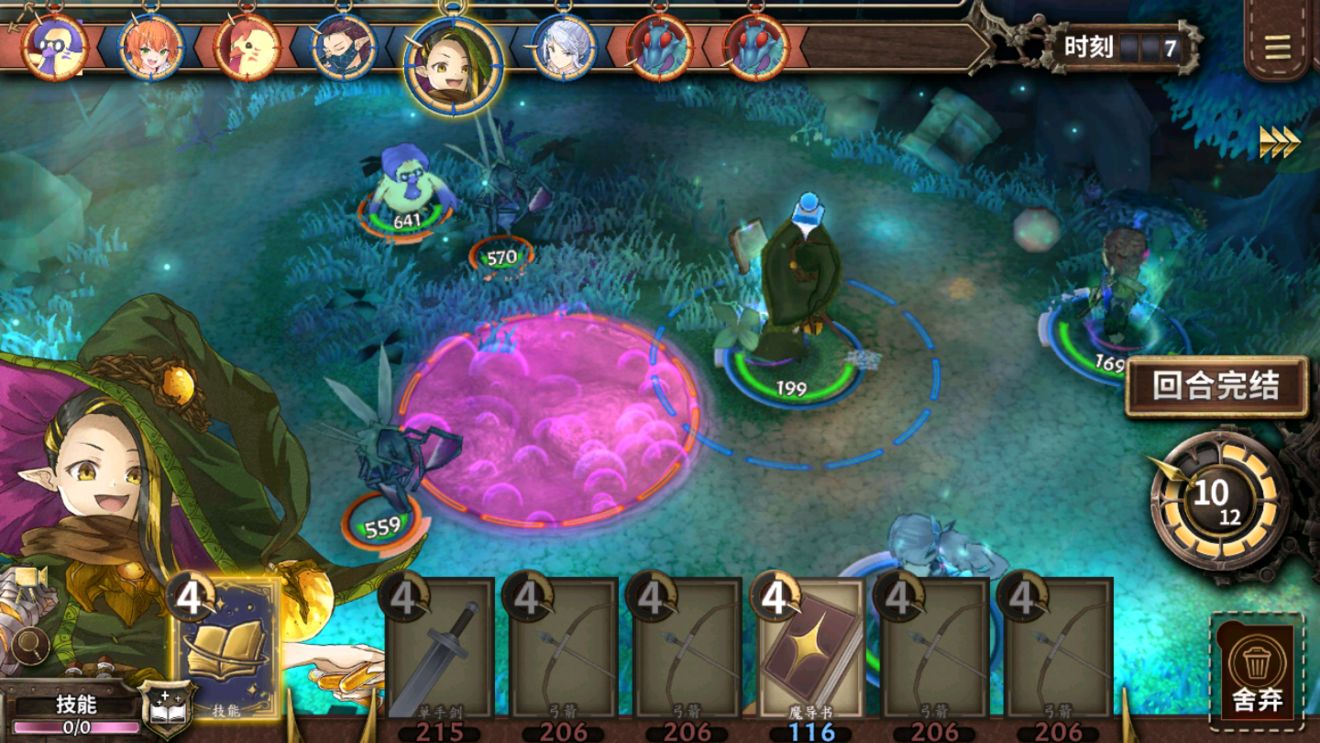Screen dimensions: 1320x743
Task: Open the magnifying glass inspect icon
Action: click(x=32, y=643)
